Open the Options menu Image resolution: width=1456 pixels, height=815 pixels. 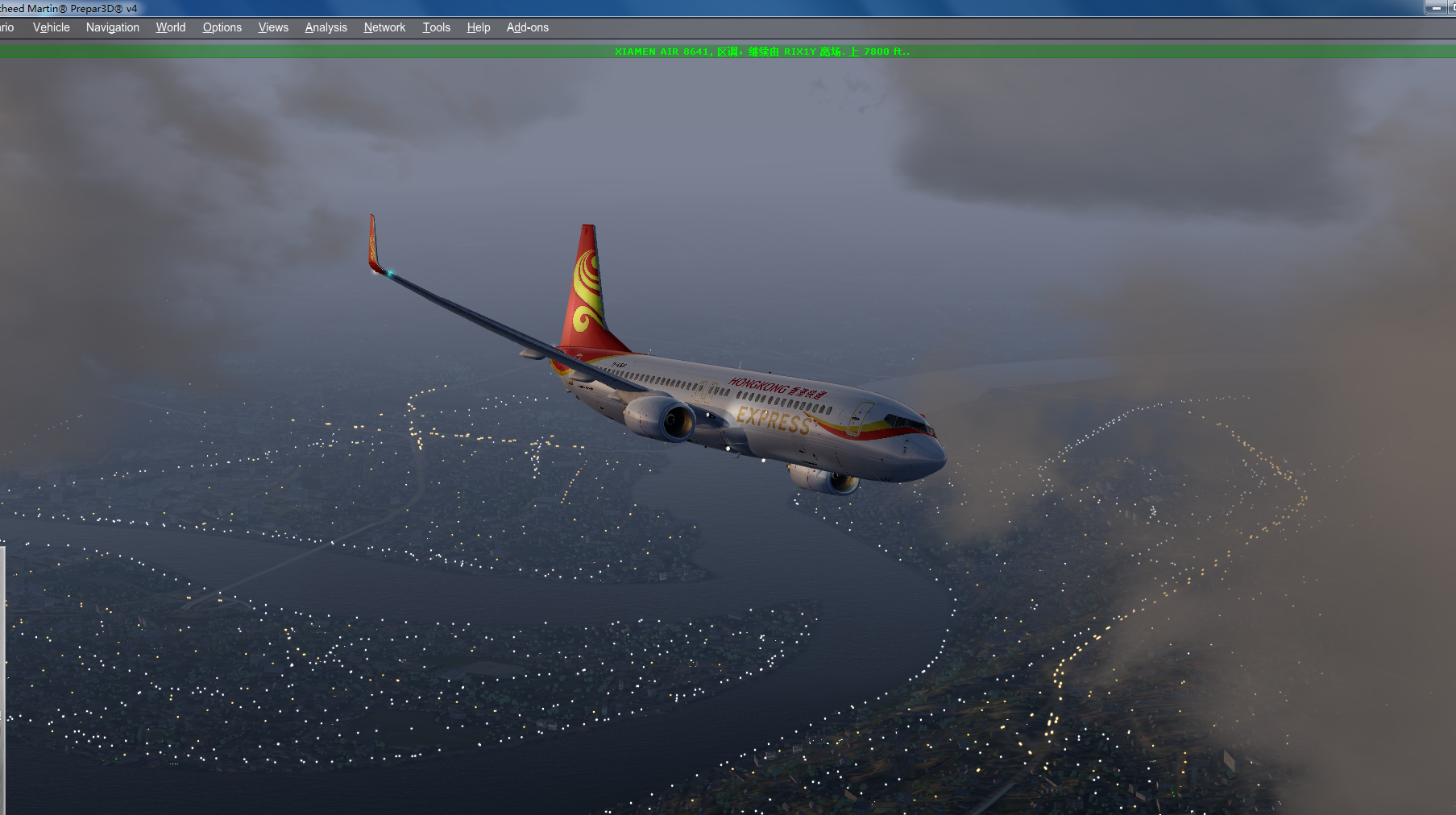click(x=222, y=27)
